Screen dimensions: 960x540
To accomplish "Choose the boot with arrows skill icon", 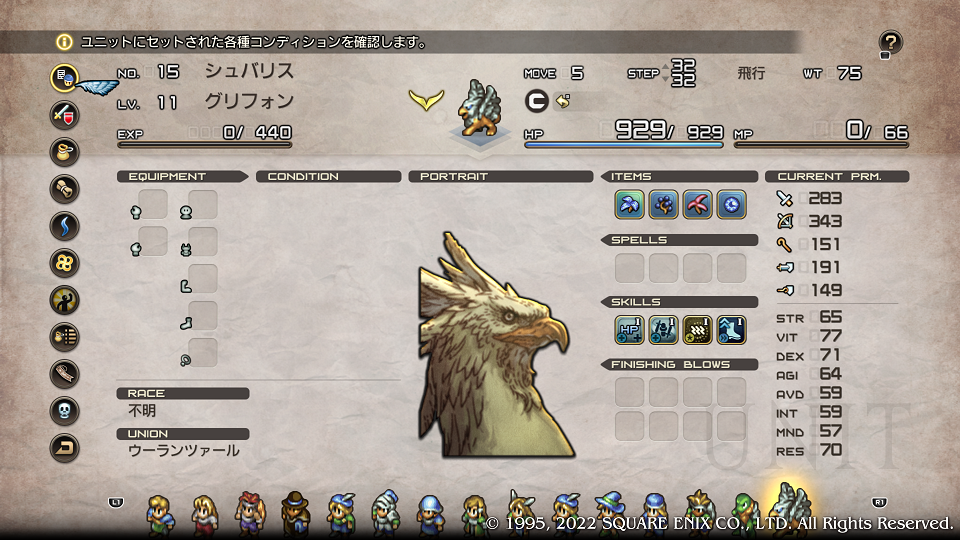I will click(x=731, y=329).
